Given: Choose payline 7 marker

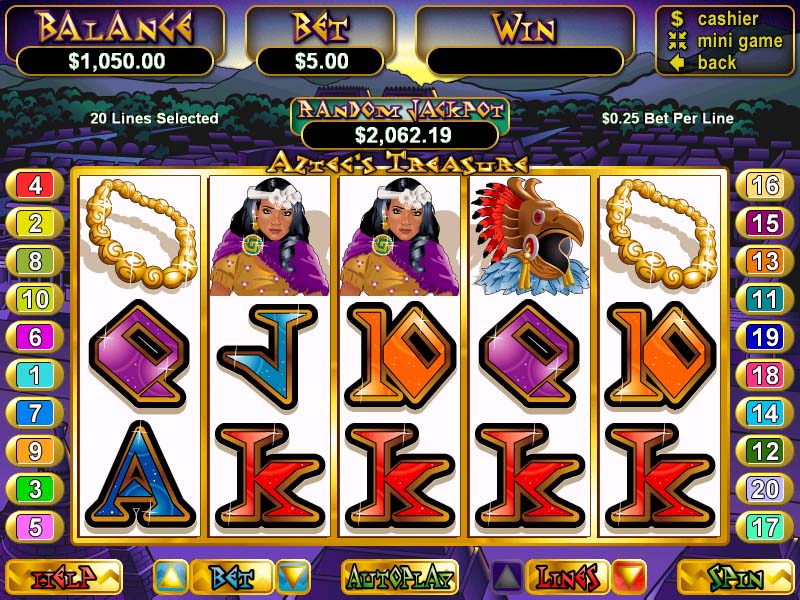Looking at the screenshot, I should click(x=35, y=413).
